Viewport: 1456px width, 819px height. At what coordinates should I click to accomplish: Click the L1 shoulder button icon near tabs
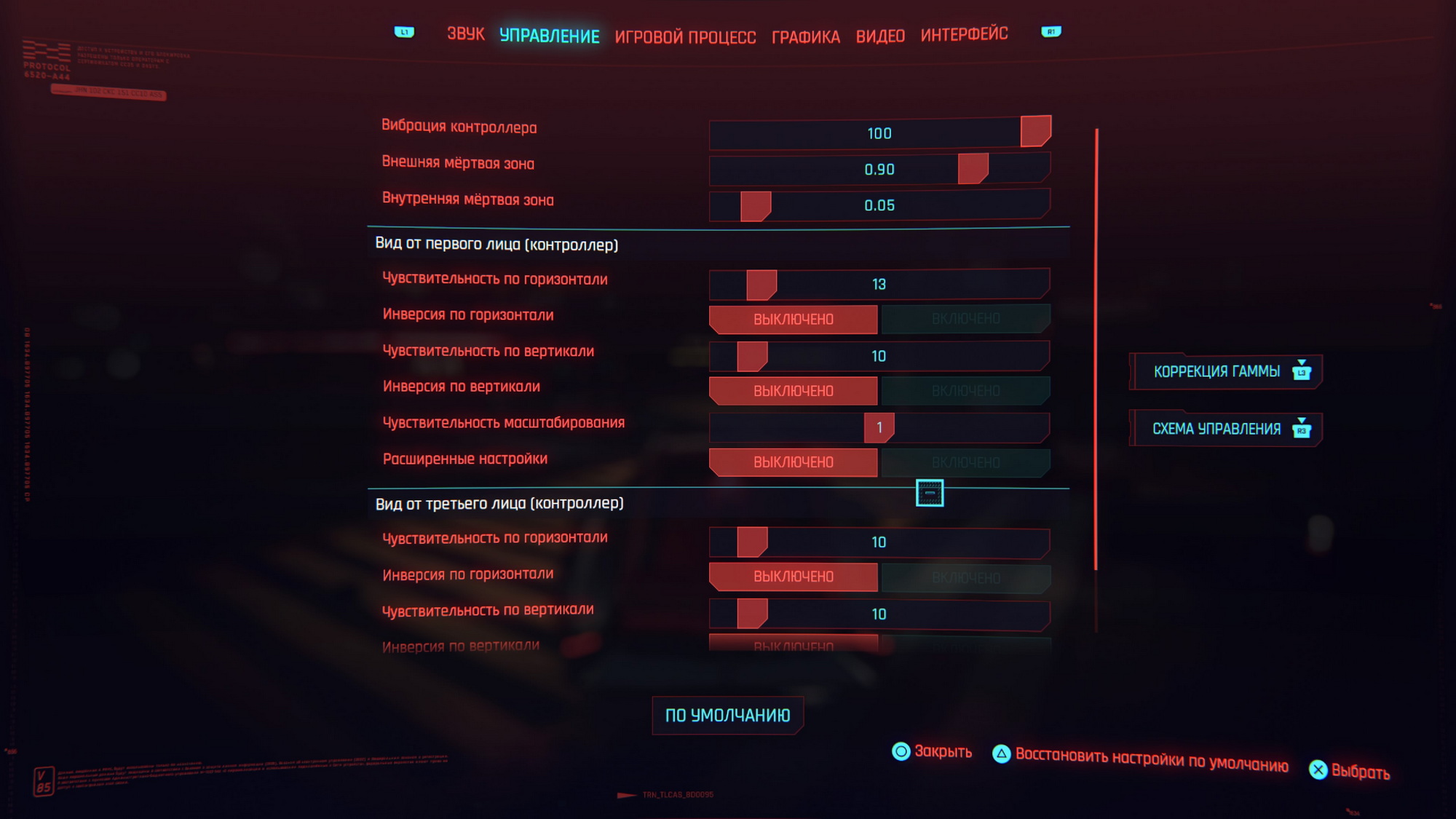[405, 31]
